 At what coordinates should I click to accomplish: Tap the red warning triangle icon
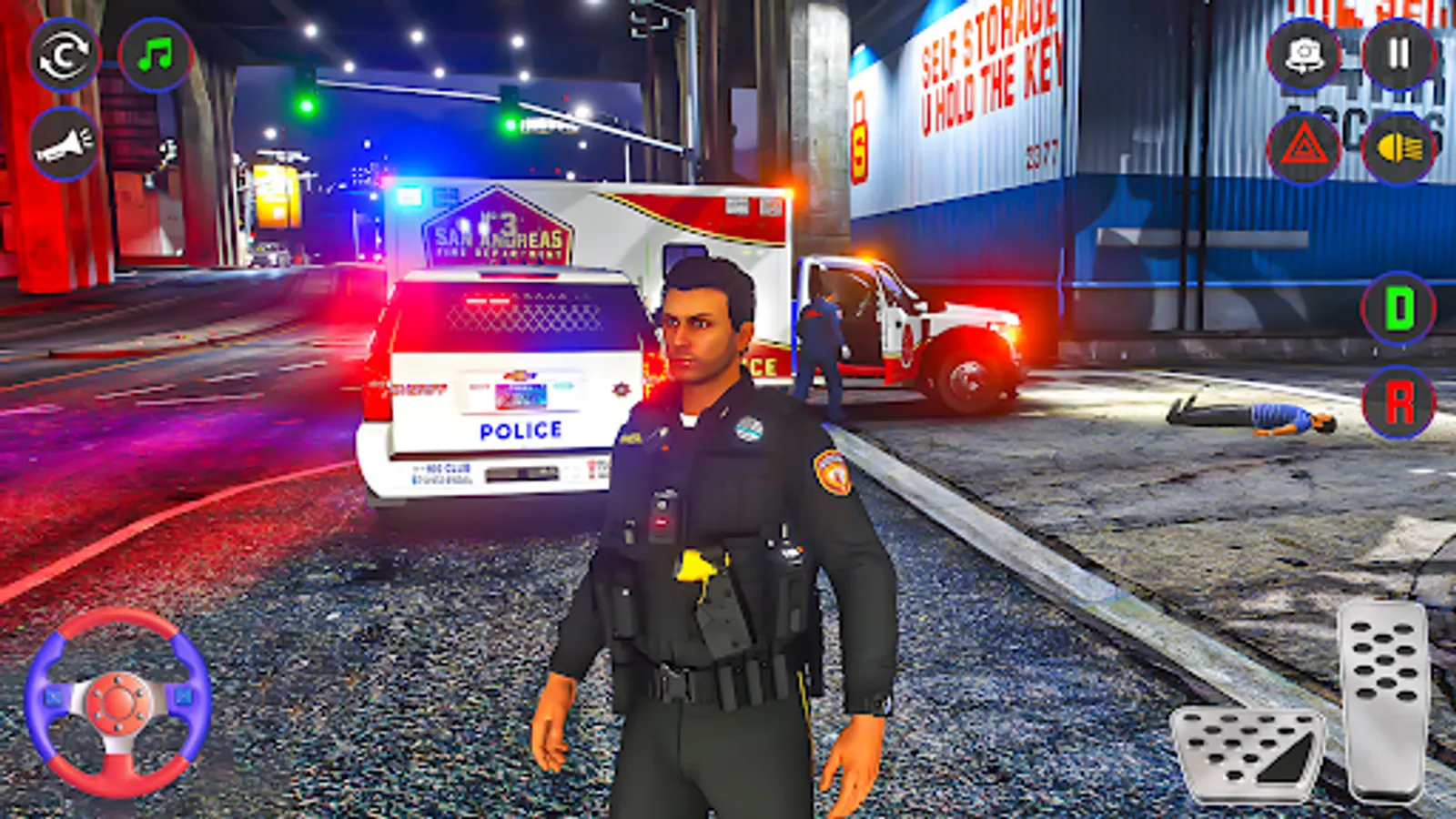[x=1306, y=148]
